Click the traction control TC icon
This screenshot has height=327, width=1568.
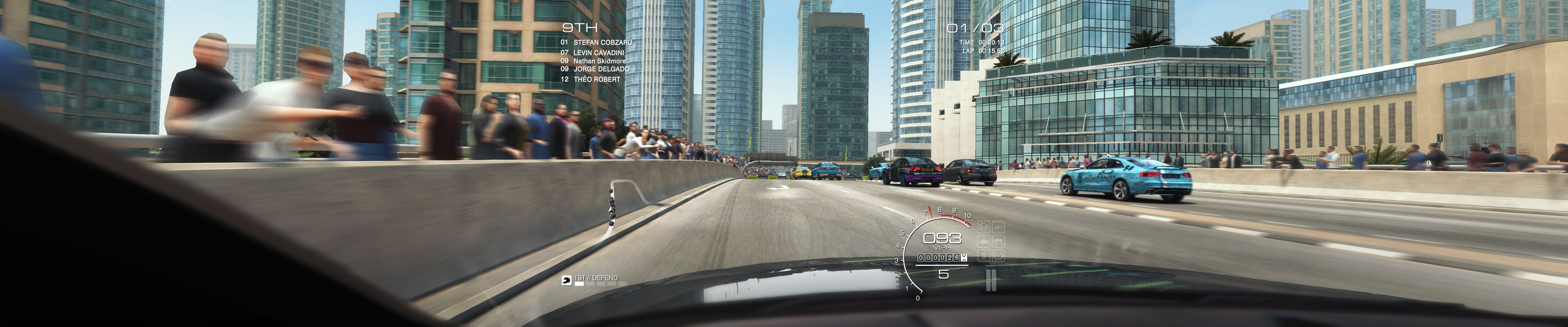click(999, 256)
